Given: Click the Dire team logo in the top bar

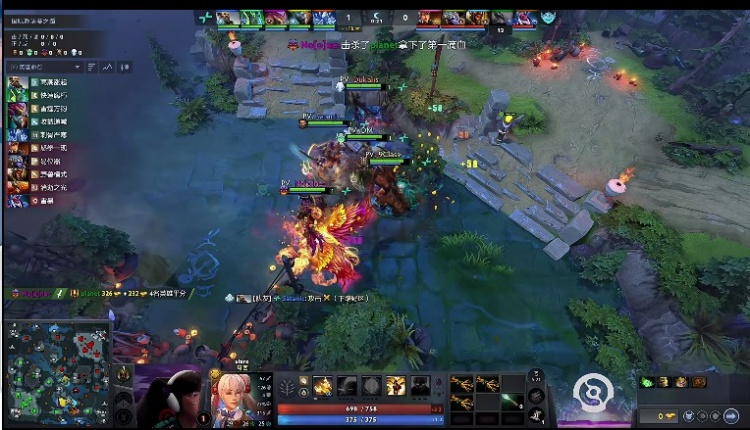Looking at the screenshot, I should [x=548, y=17].
